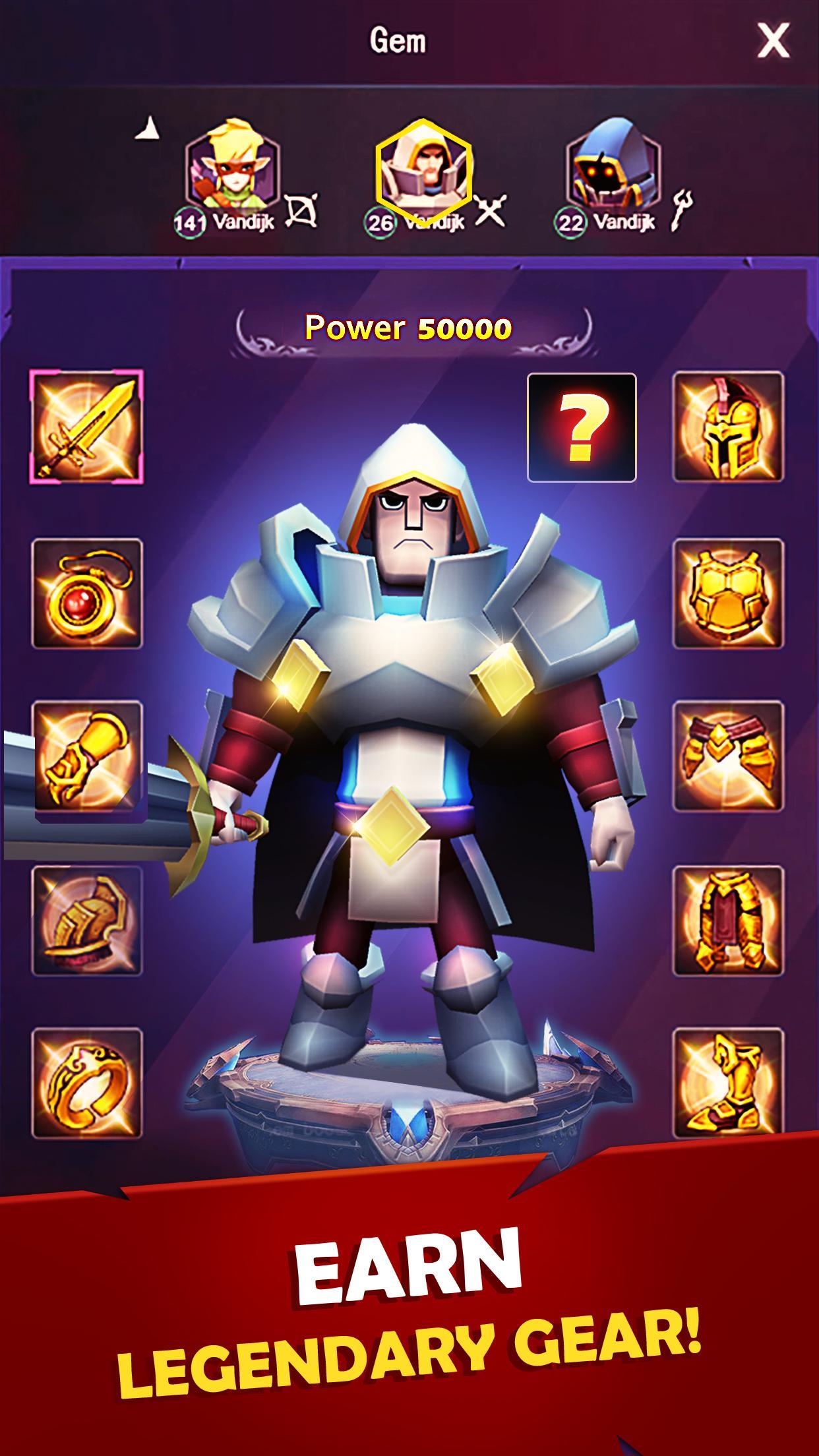Image resolution: width=819 pixels, height=1456 pixels.
Task: Choose the golden ring slot
Action: [87, 1083]
